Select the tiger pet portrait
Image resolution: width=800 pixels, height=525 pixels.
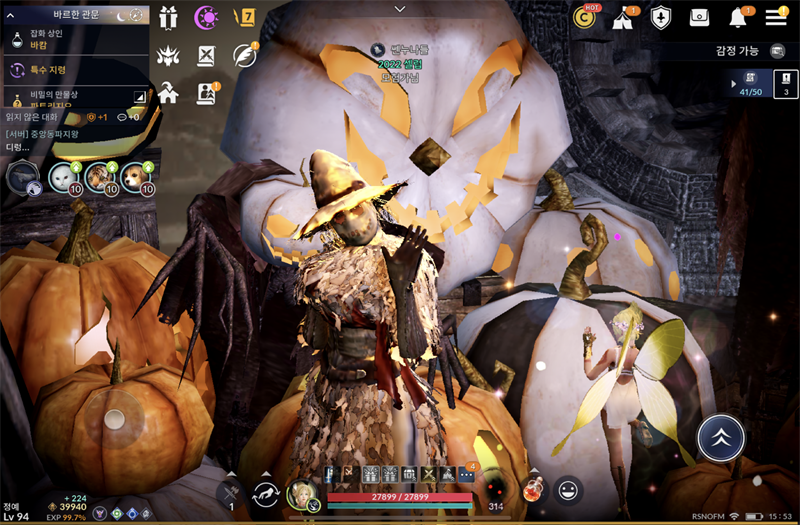(x=99, y=178)
